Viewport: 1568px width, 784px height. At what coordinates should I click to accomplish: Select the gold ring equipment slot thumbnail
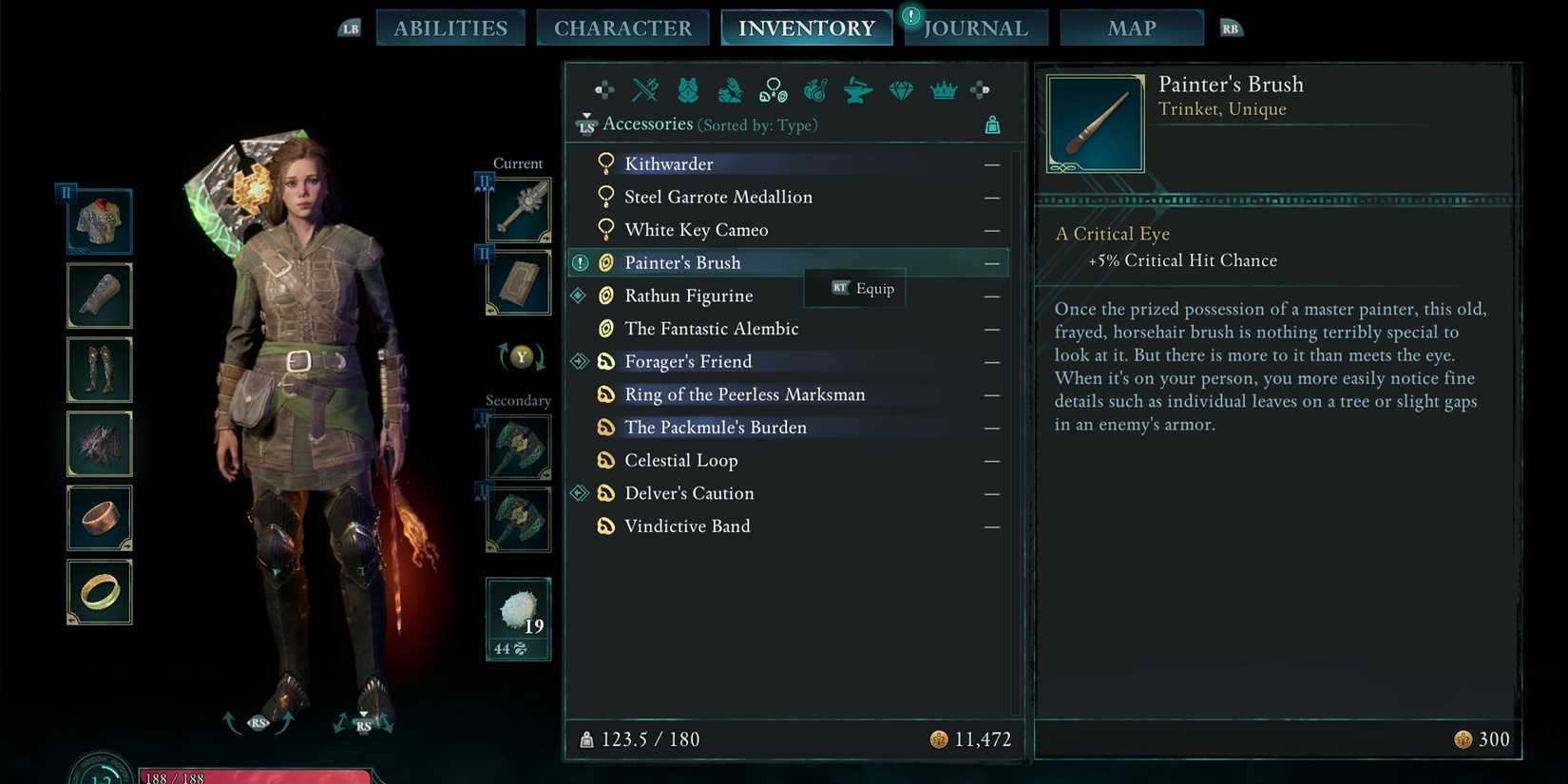(x=99, y=591)
